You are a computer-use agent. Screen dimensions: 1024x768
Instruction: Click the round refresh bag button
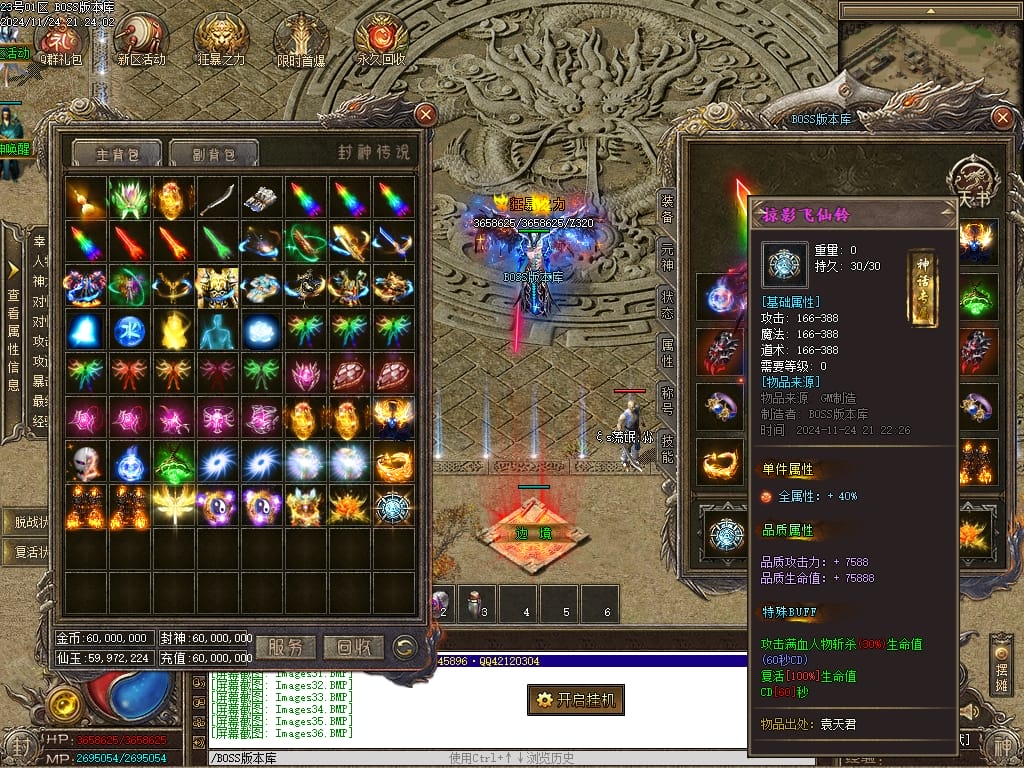[x=405, y=647]
